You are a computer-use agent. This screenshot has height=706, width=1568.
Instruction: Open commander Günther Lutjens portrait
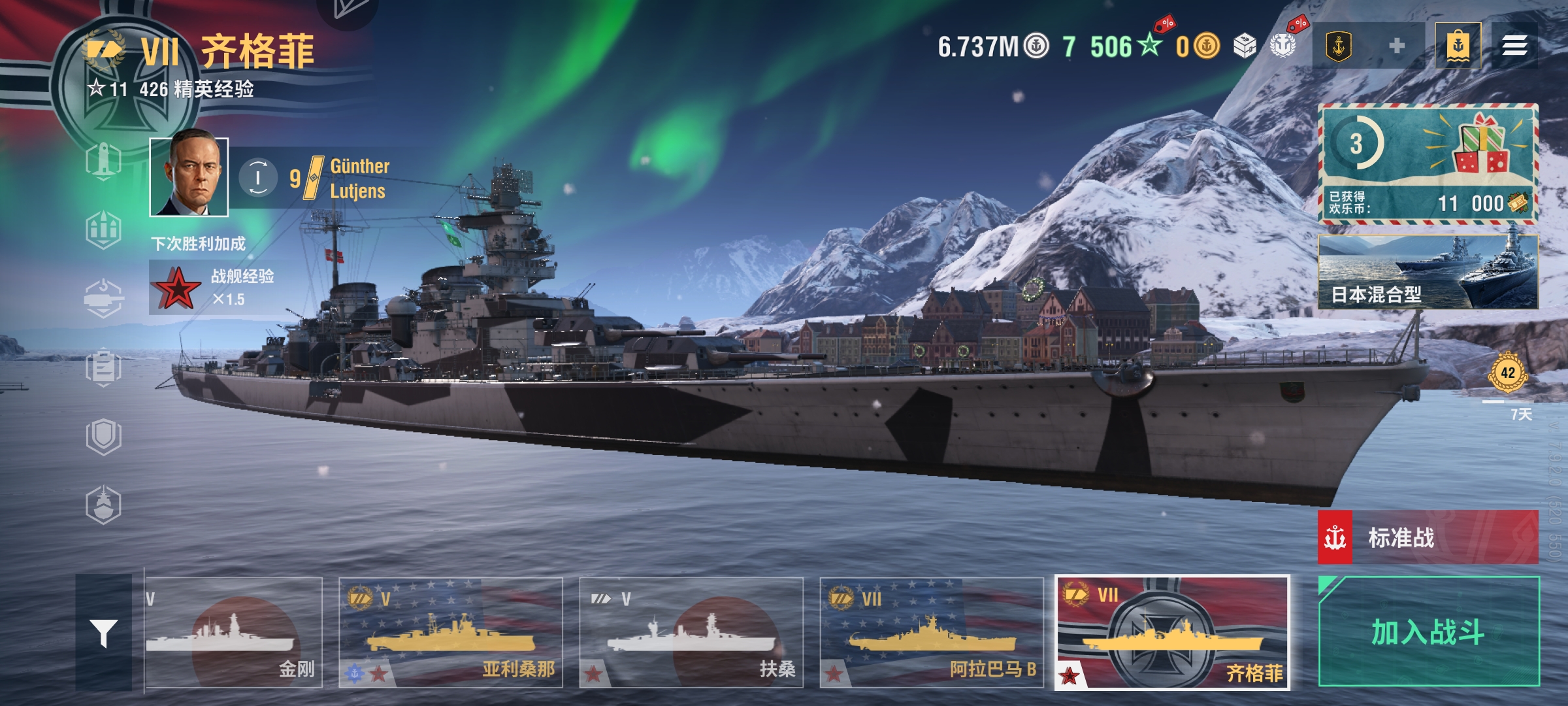[189, 177]
